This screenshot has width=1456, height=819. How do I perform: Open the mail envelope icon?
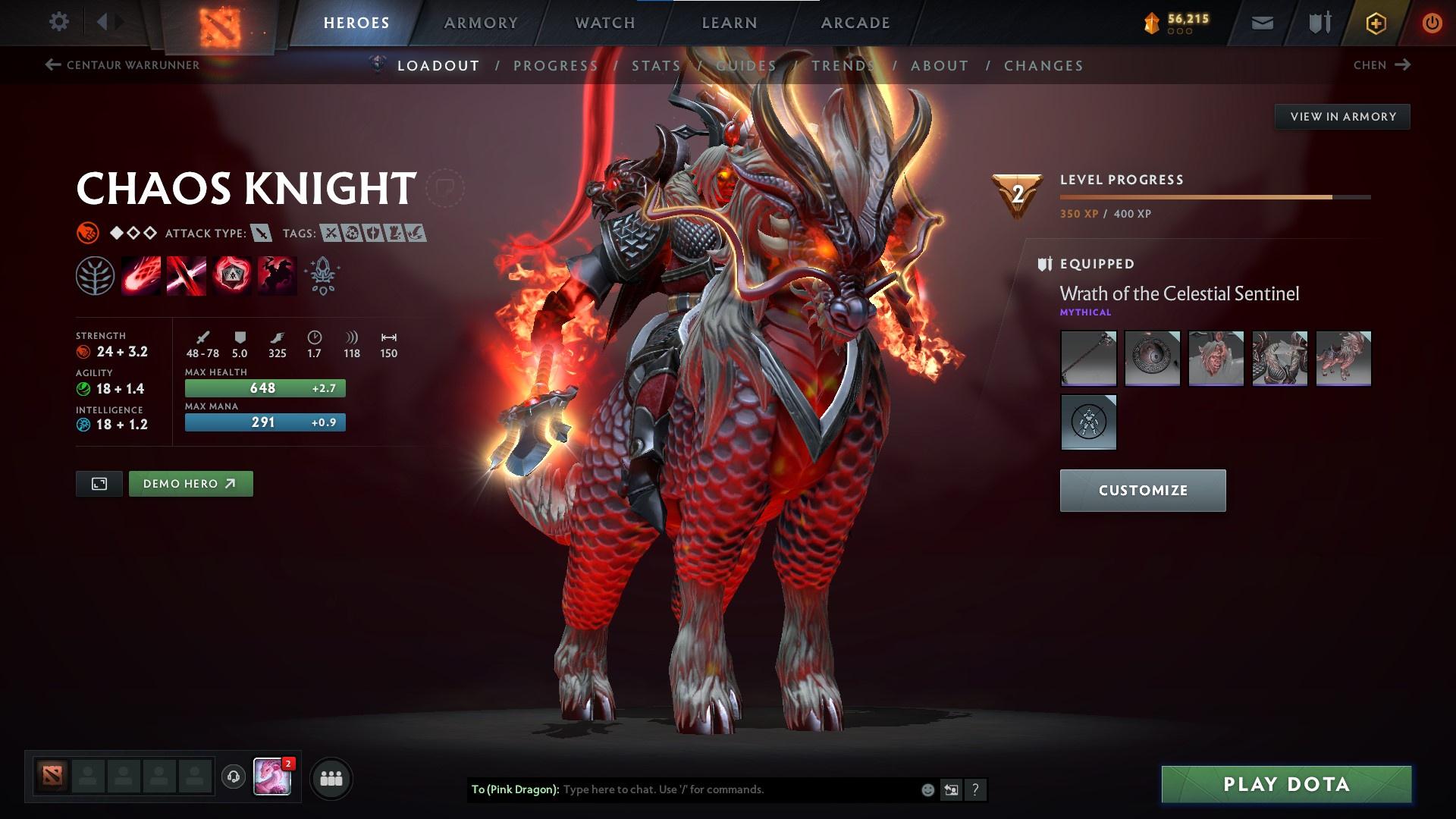tap(1263, 22)
